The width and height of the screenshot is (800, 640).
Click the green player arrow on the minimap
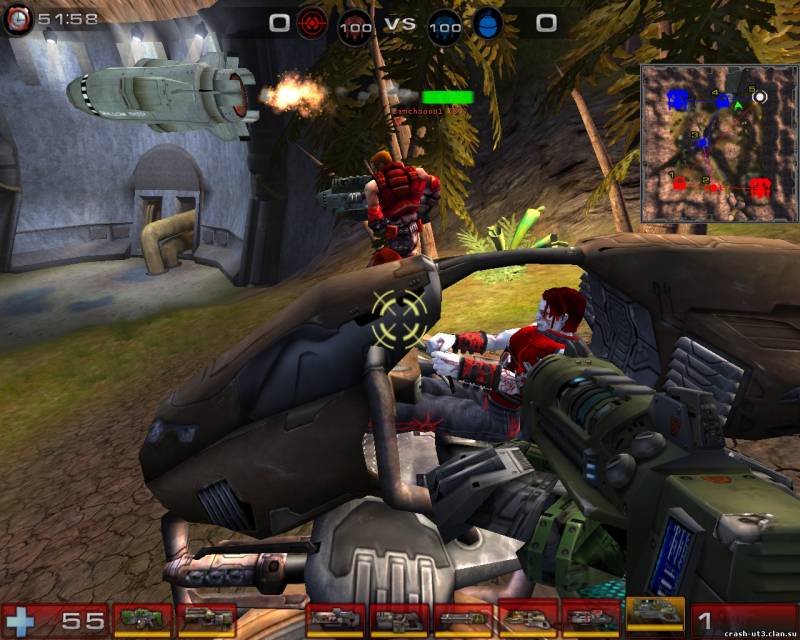pos(738,104)
